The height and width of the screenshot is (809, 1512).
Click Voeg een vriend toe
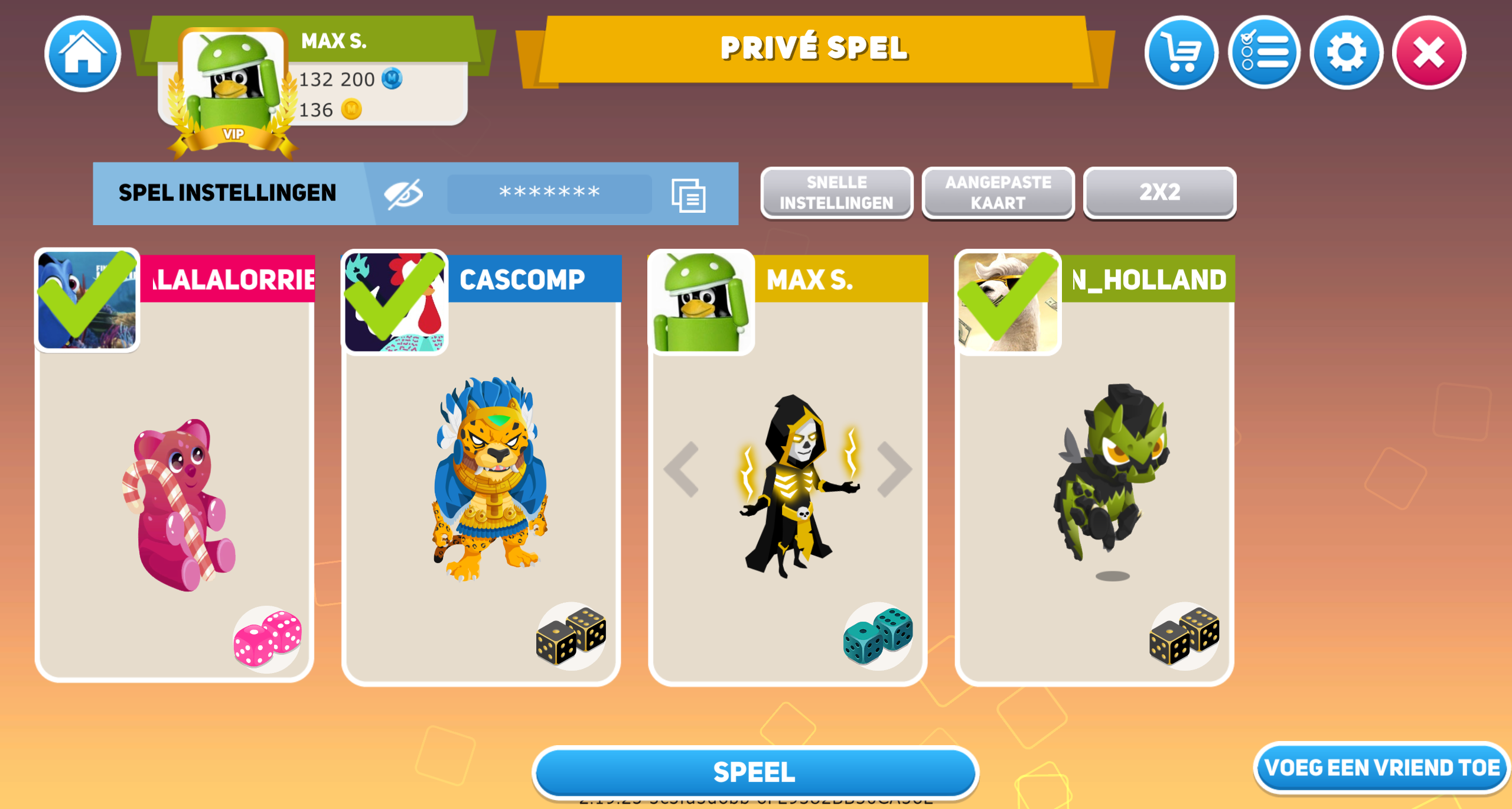[x=1381, y=768]
